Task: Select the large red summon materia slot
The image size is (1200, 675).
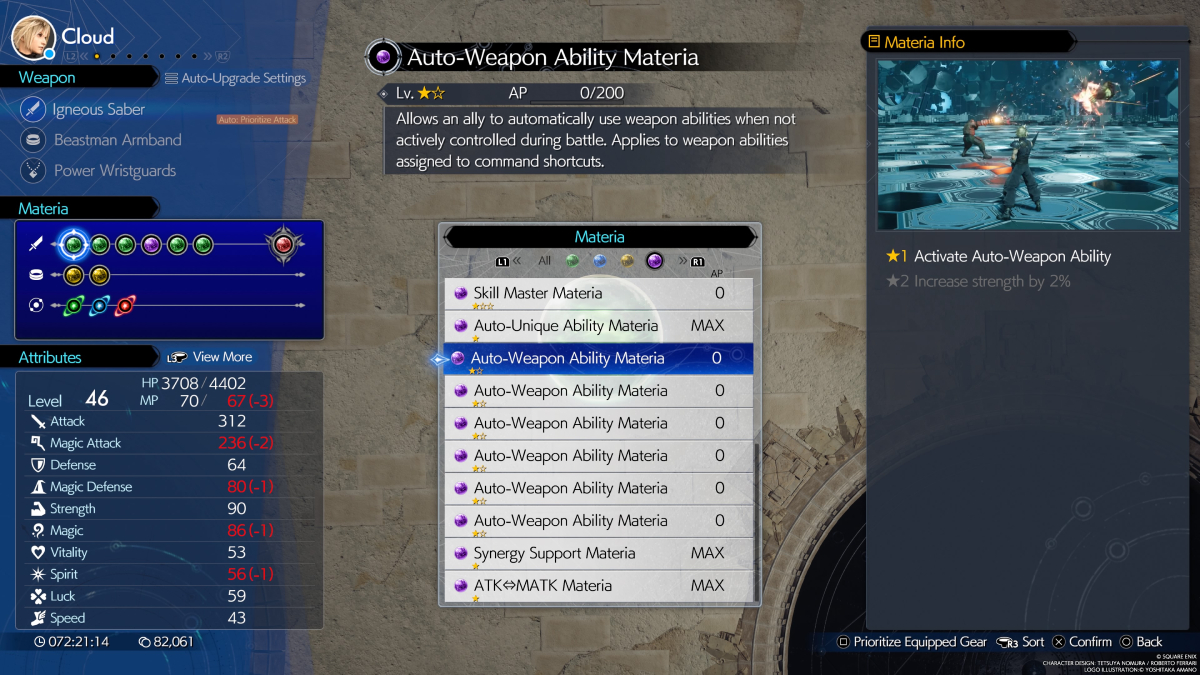Action: (284, 244)
